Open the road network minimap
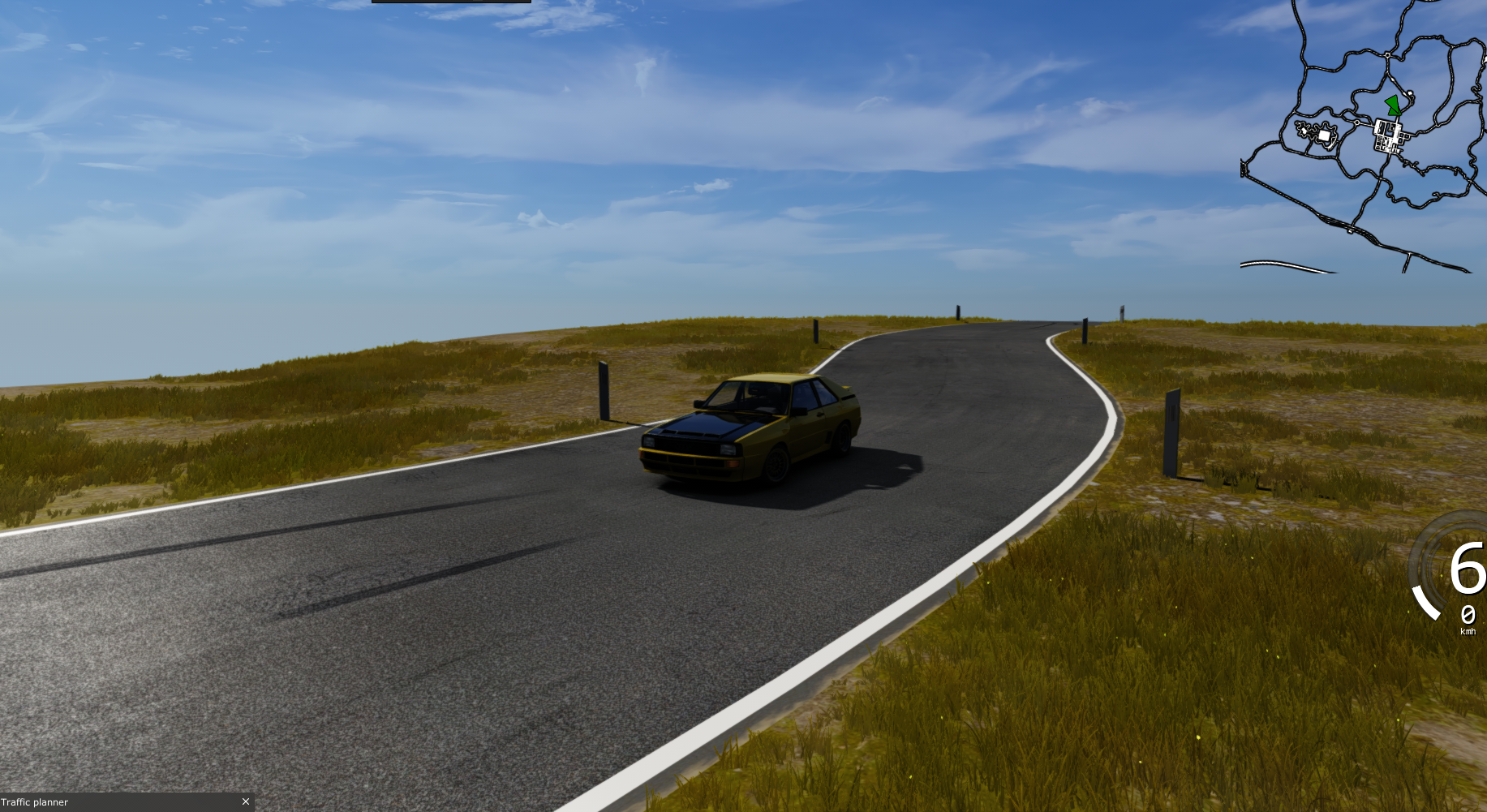The height and width of the screenshot is (812, 1487). tap(1363, 138)
